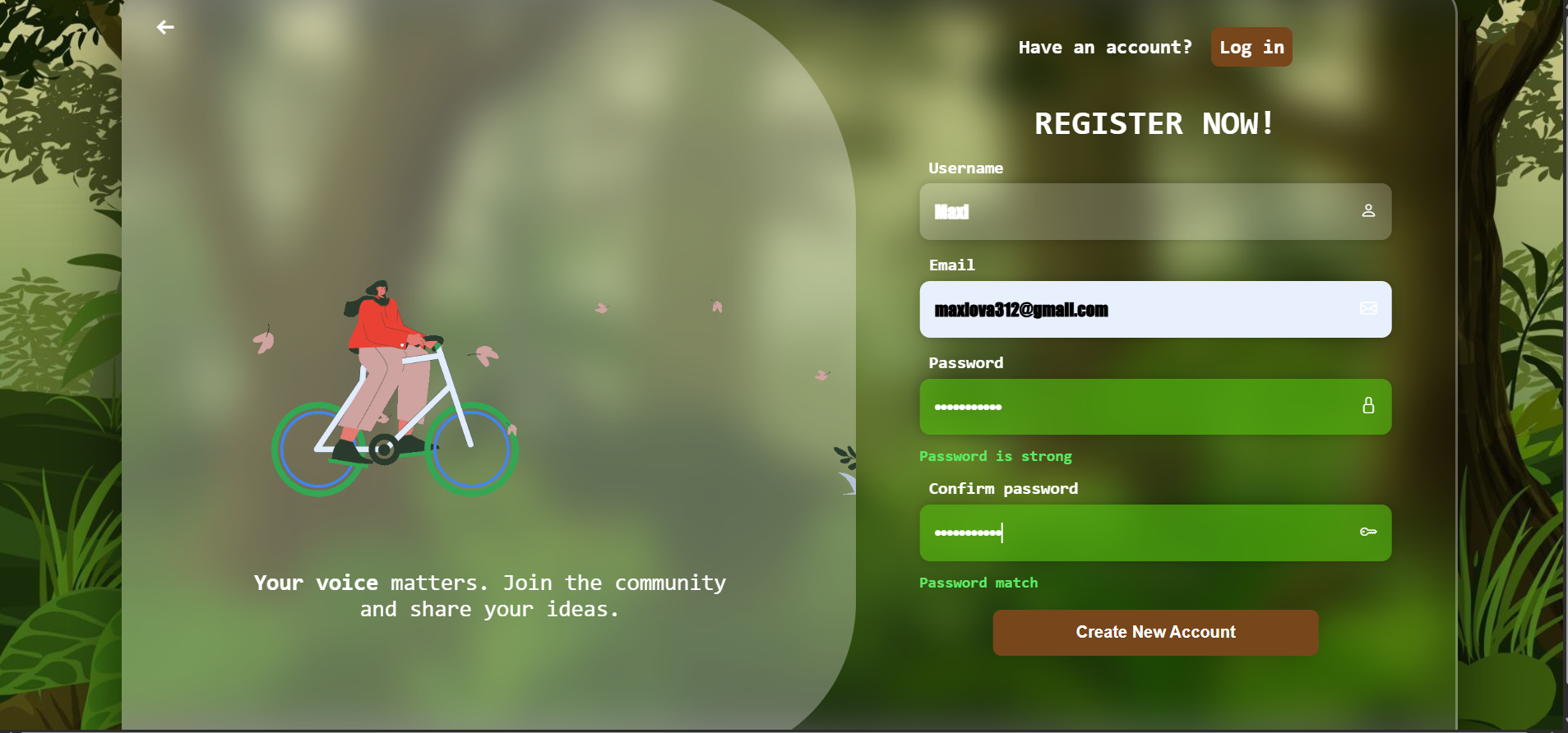1568x733 pixels.
Task: Select the Log in button
Action: [x=1251, y=47]
